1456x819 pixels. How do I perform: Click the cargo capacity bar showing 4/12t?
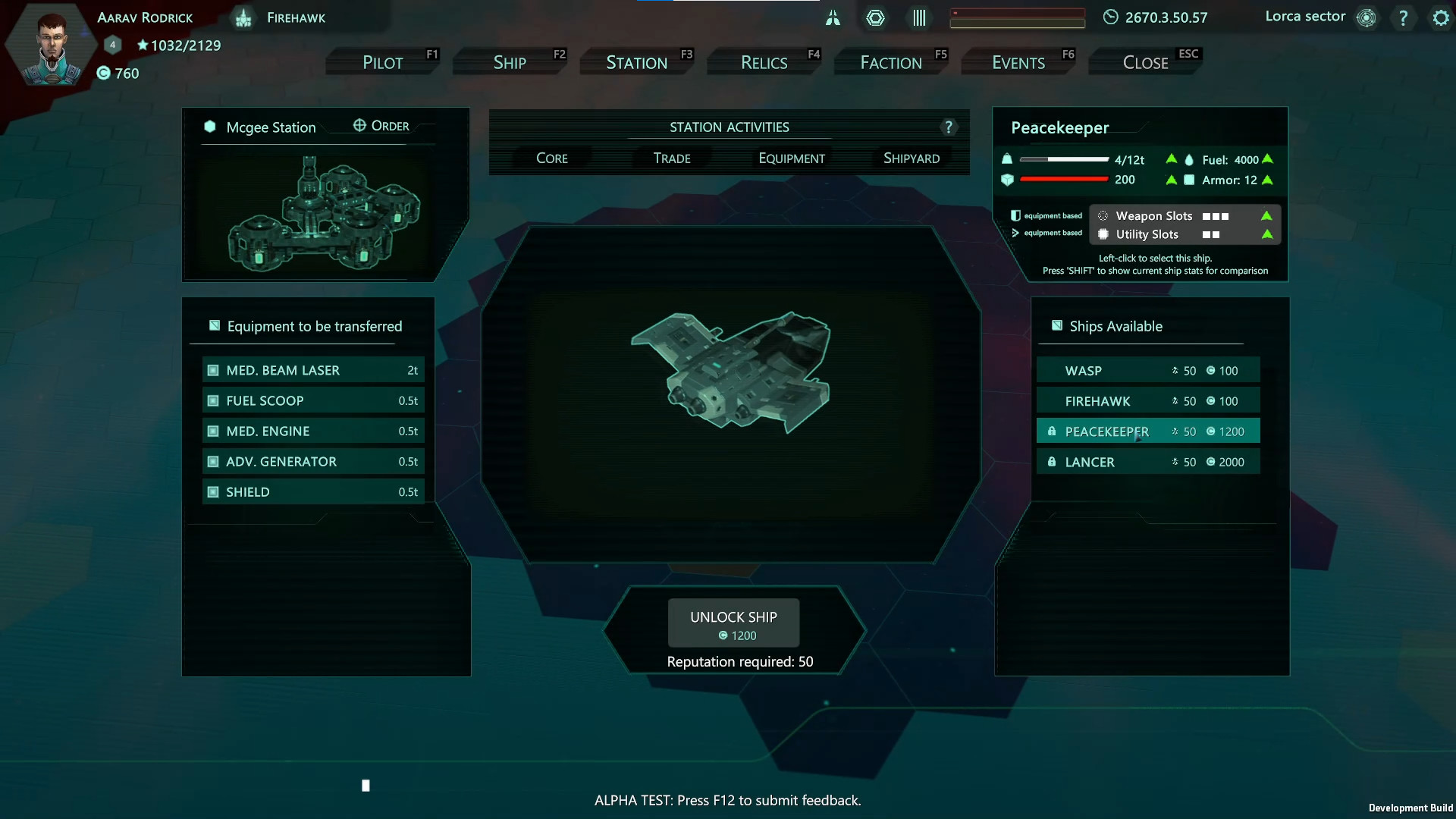click(x=1064, y=159)
